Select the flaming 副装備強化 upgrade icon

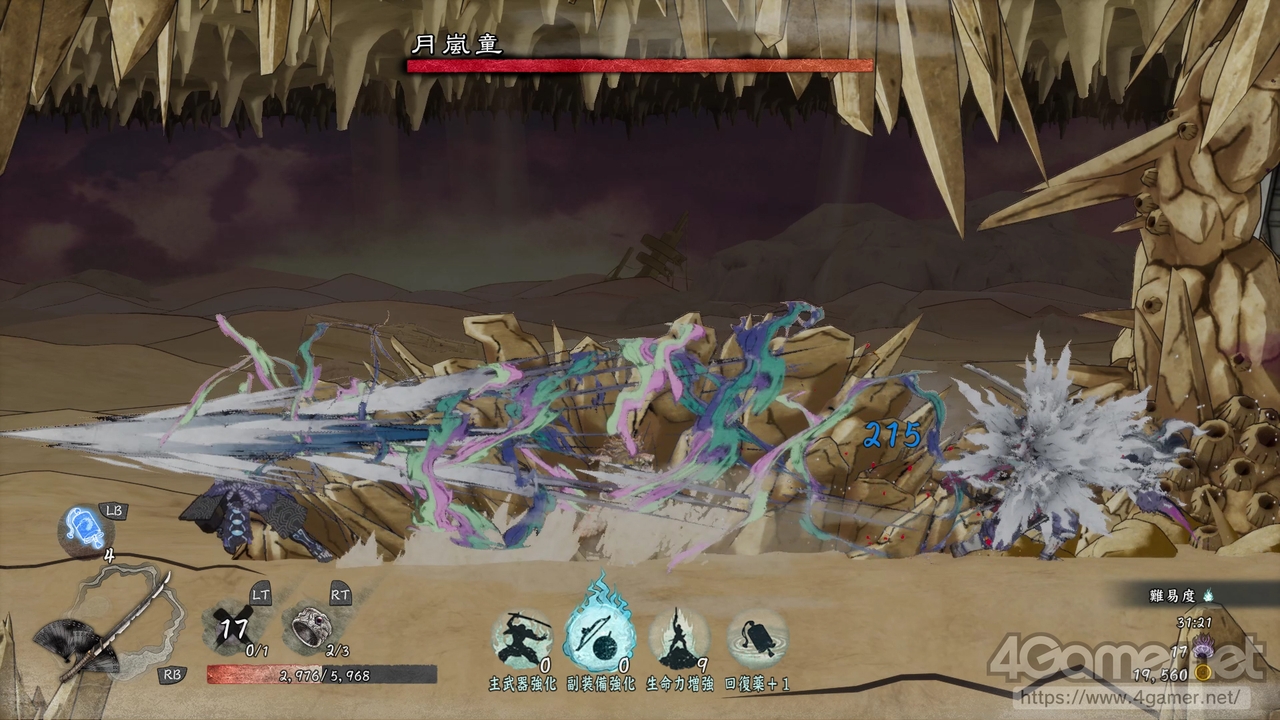(x=600, y=635)
